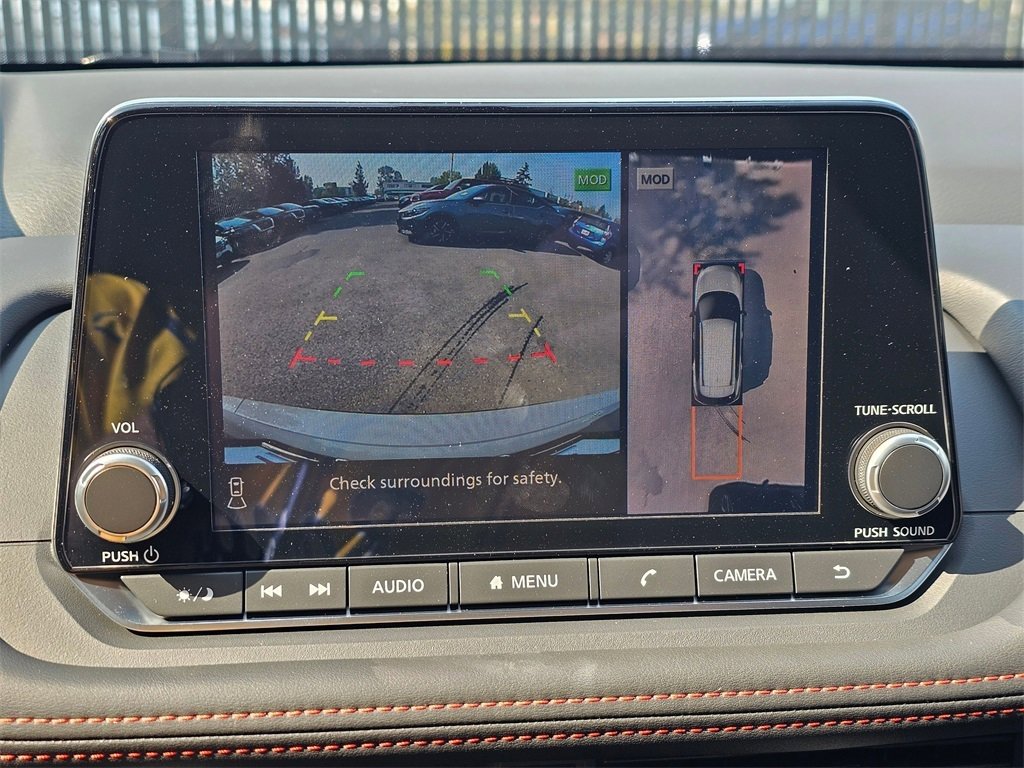Image resolution: width=1024 pixels, height=768 pixels.
Task: Toggle the day/night brightness button
Action: point(195,593)
